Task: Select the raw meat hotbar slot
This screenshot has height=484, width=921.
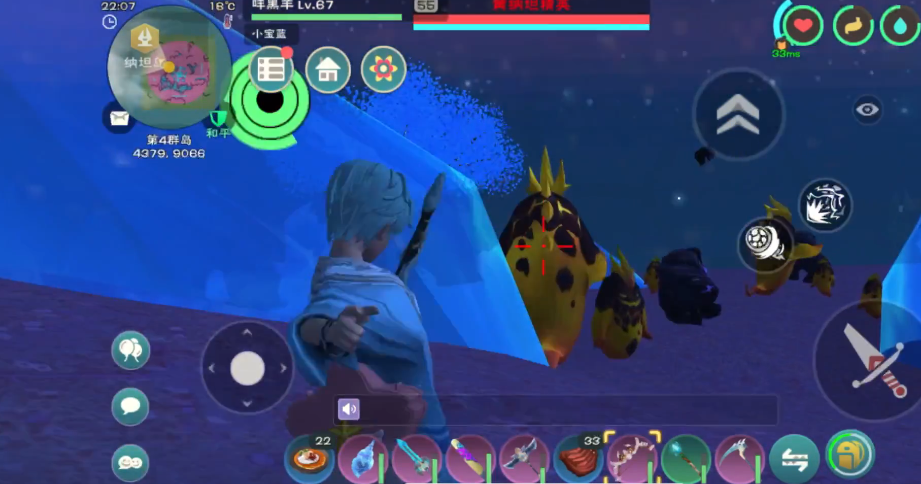Action: [x=579, y=459]
